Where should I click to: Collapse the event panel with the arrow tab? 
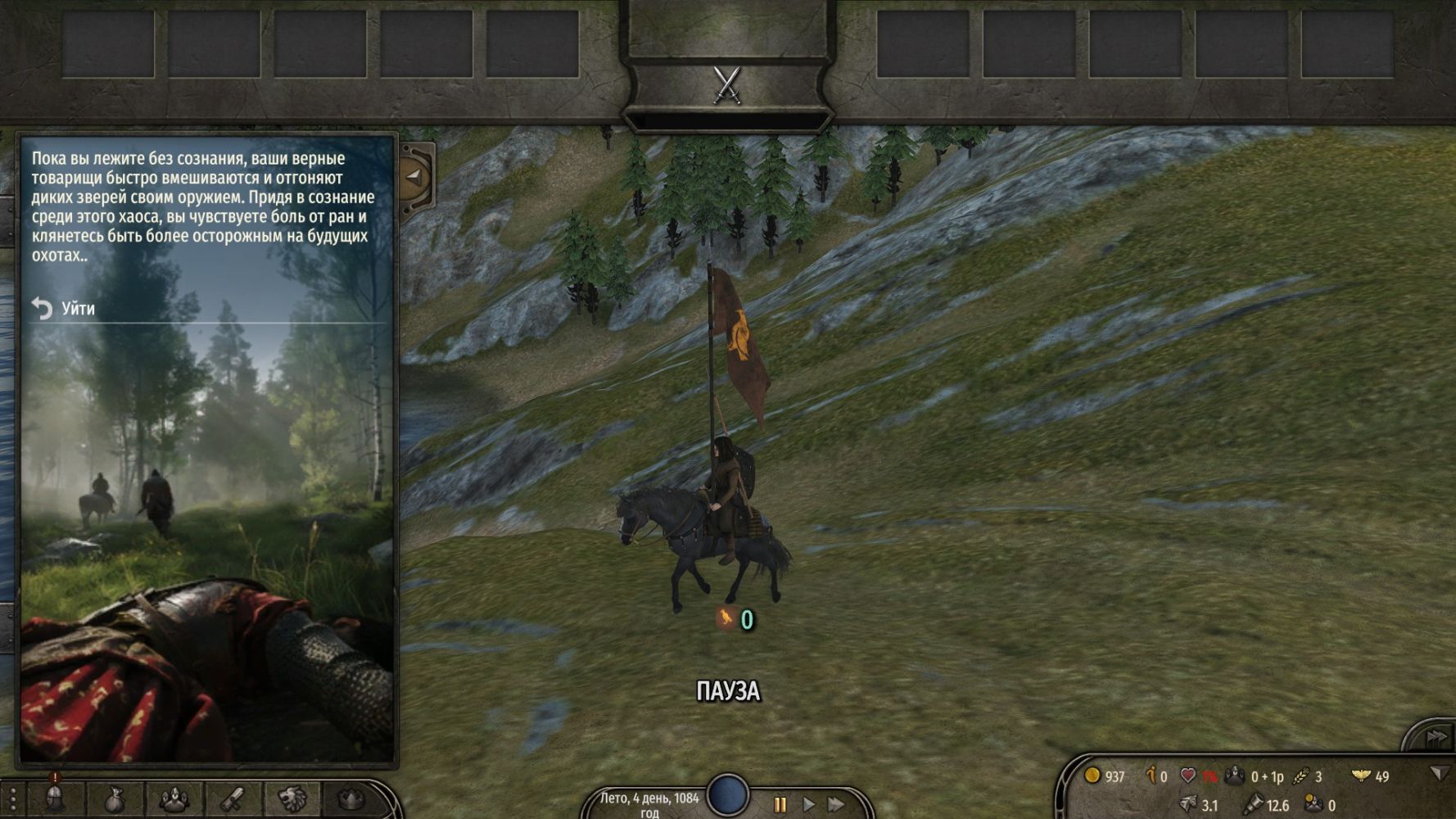coord(414,176)
